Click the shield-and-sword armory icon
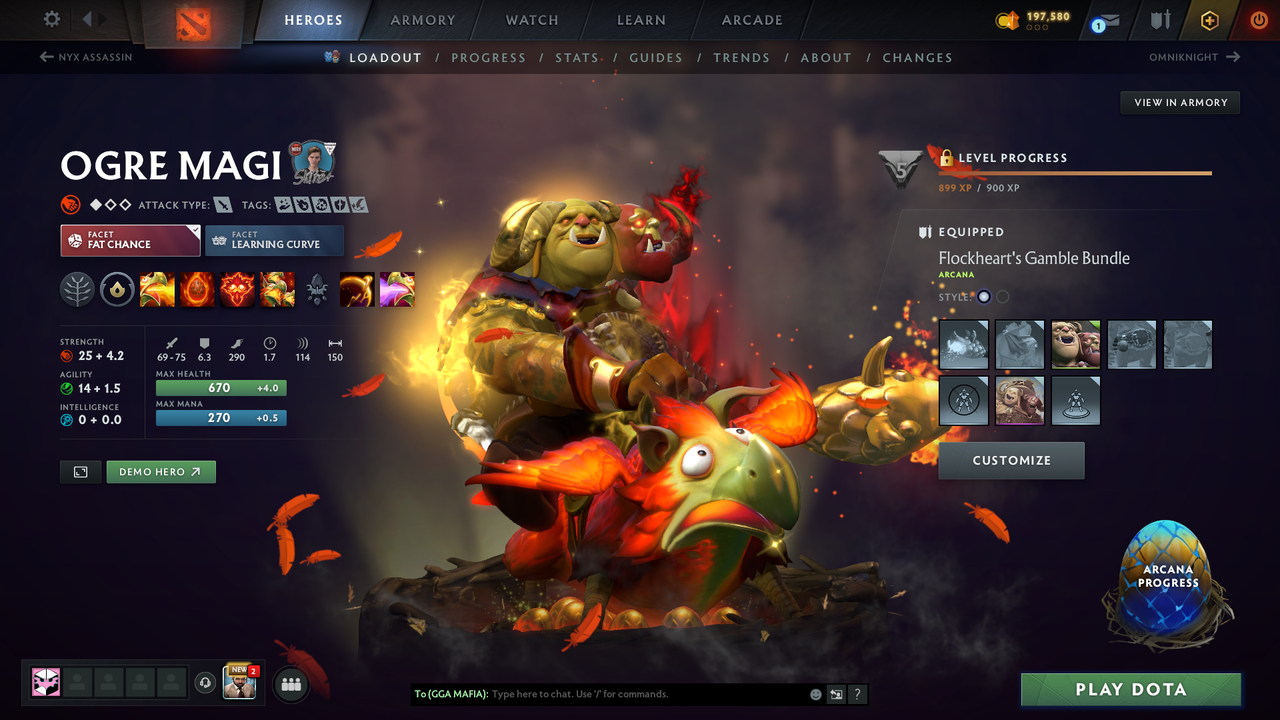Viewport: 1280px width, 720px height. (1159, 19)
